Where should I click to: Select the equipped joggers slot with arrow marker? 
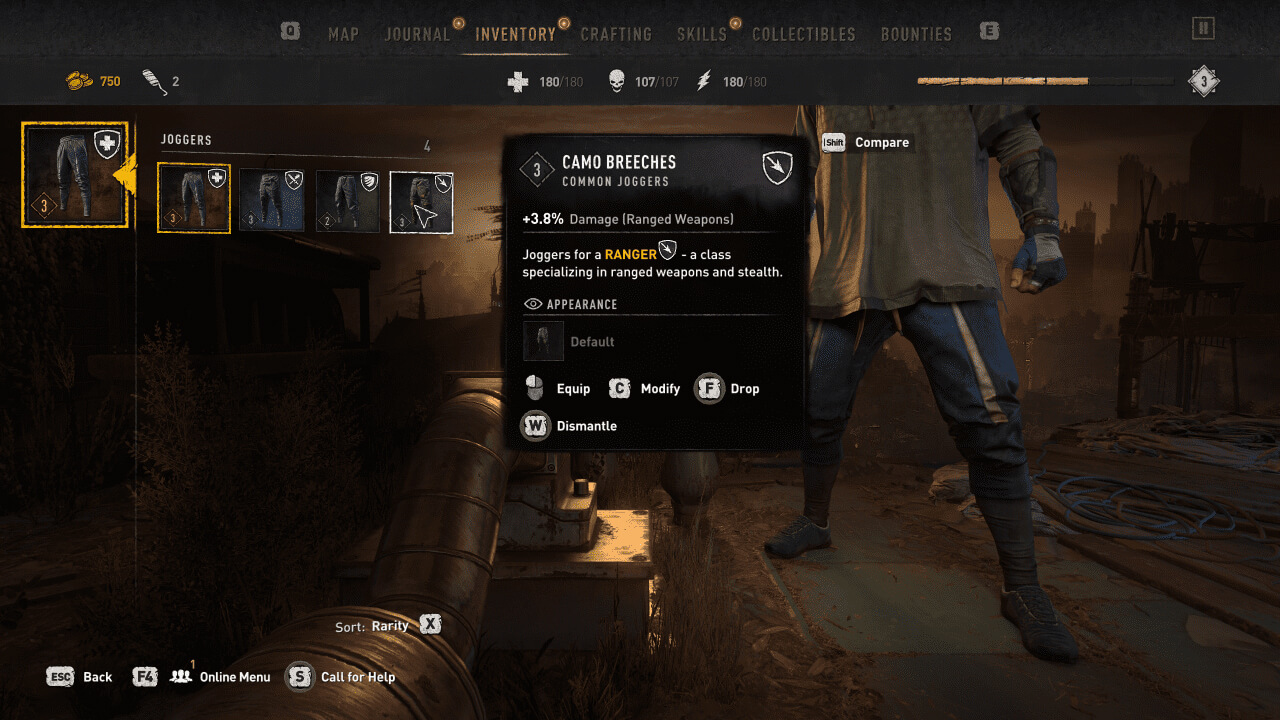tap(76, 175)
